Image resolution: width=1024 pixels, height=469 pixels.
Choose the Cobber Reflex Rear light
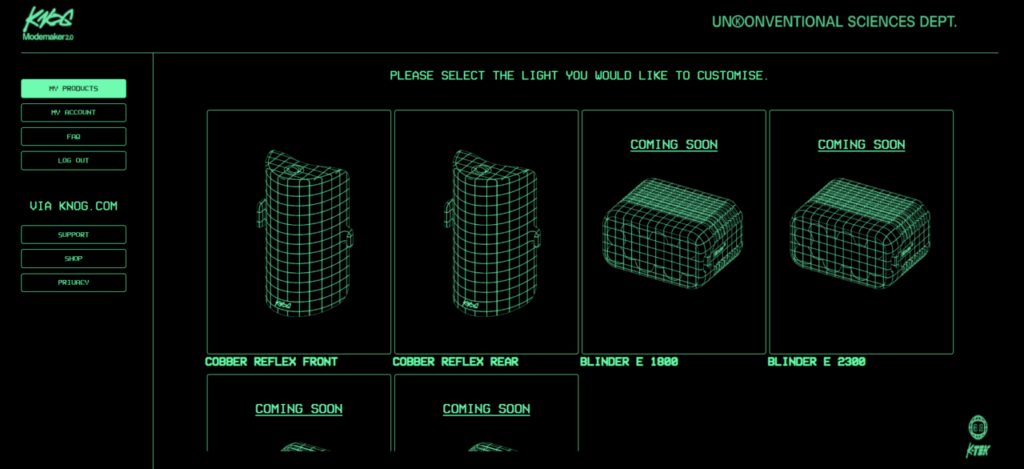(486, 231)
